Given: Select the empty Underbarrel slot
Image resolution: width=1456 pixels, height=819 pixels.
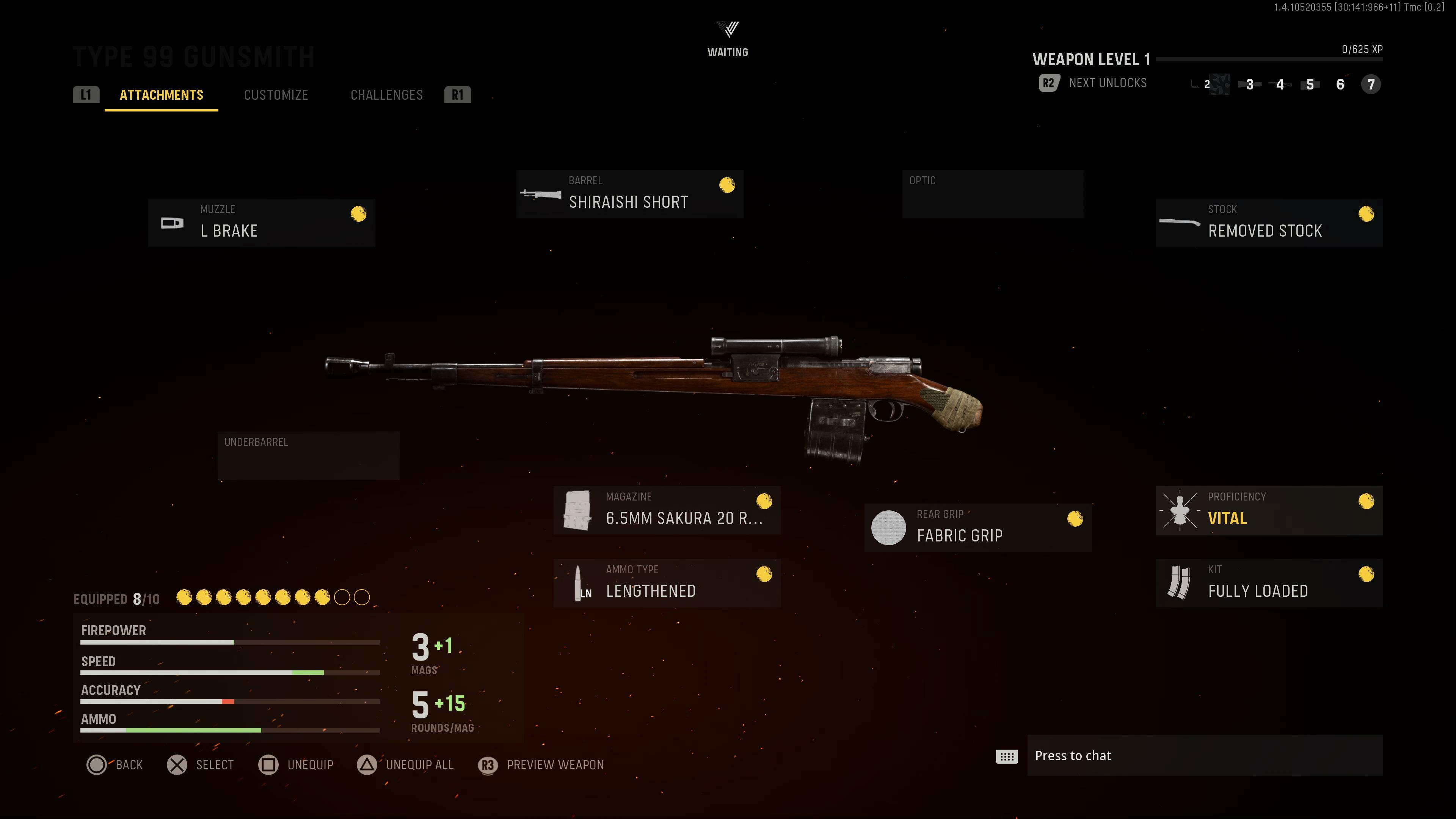Looking at the screenshot, I should tap(309, 455).
